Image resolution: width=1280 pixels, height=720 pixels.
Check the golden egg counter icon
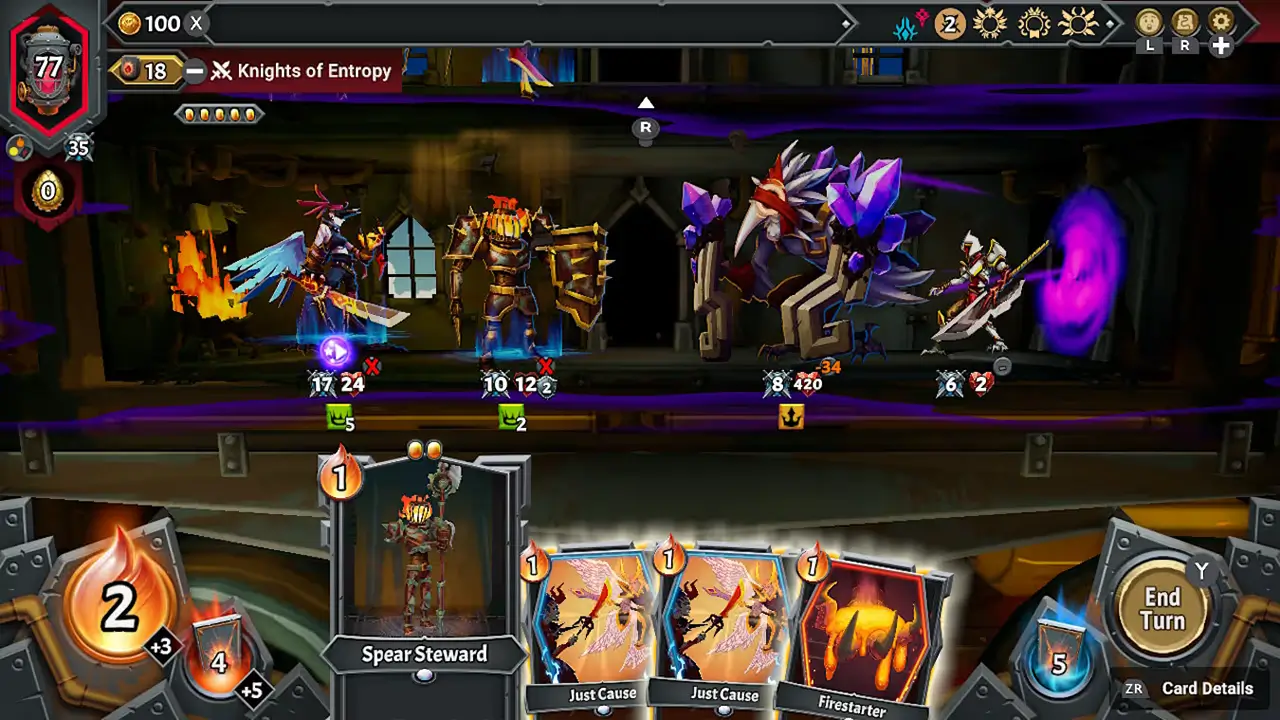tap(47, 190)
